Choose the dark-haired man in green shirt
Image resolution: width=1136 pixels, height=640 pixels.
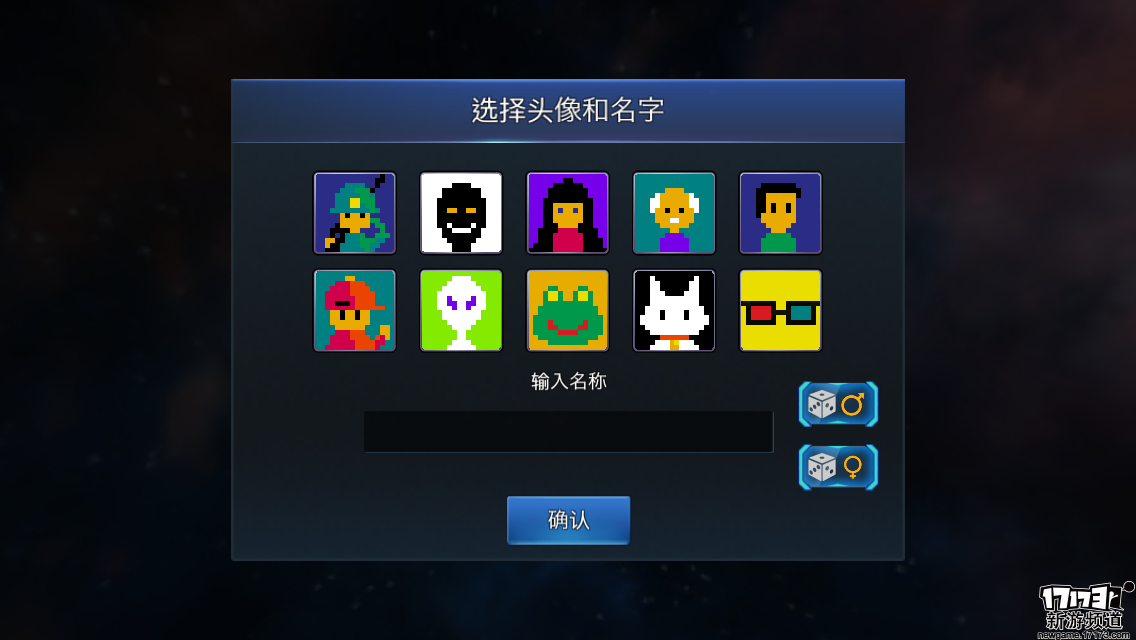tap(780, 213)
